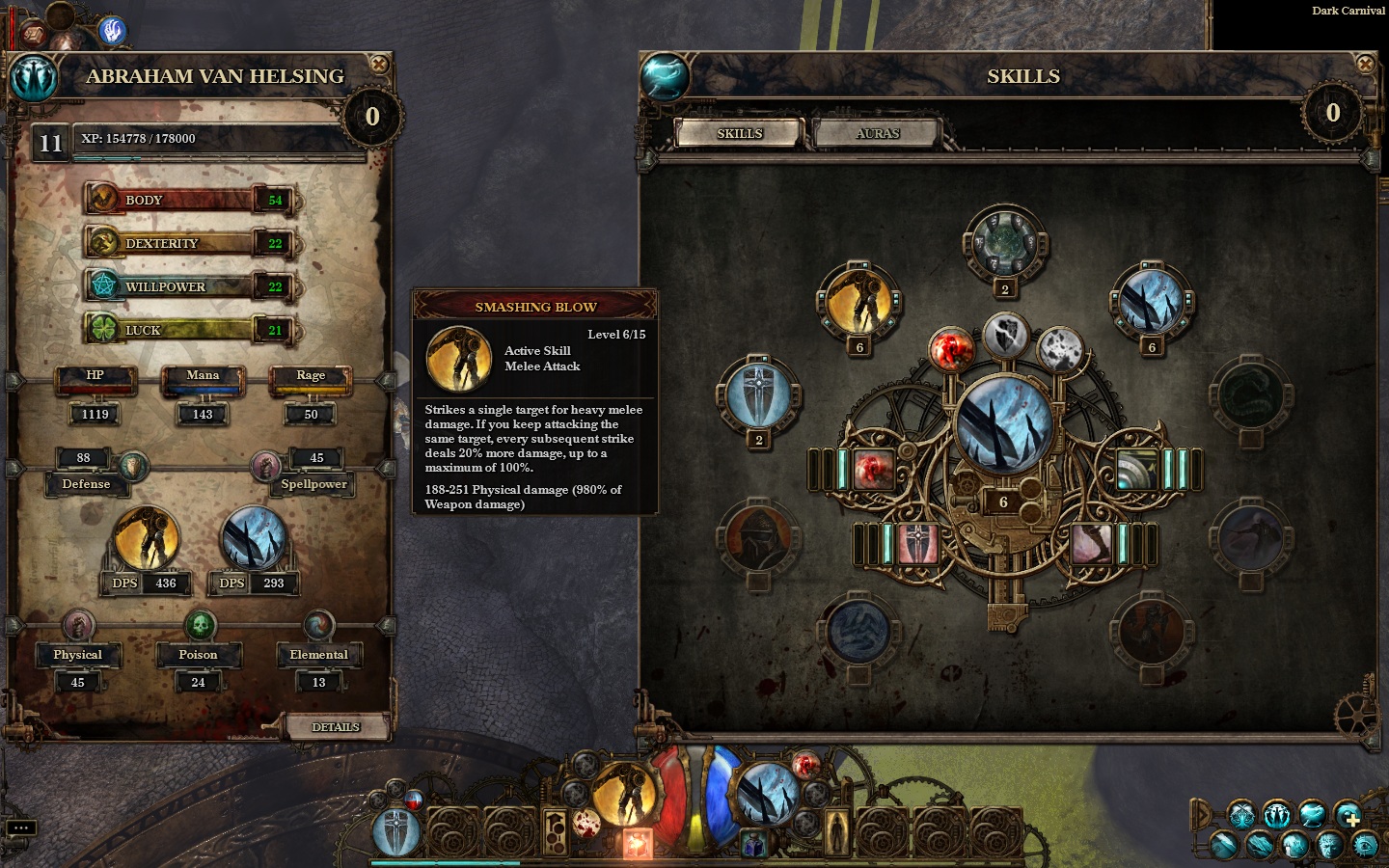Click the eye icon in the menu bar
The height and width of the screenshot is (868, 1389).
click(1366, 846)
